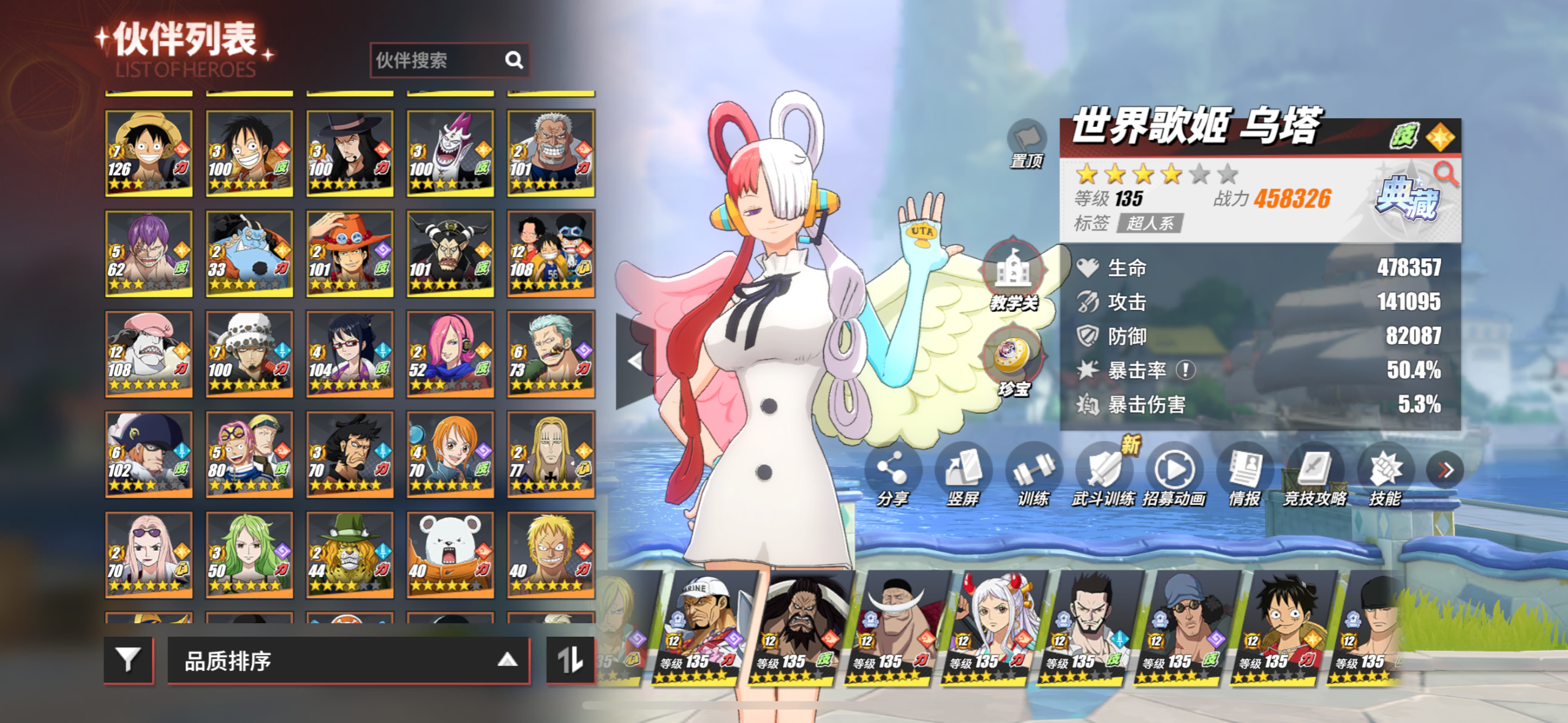
Task: Toggle the sort order arrows button
Action: tap(570, 660)
